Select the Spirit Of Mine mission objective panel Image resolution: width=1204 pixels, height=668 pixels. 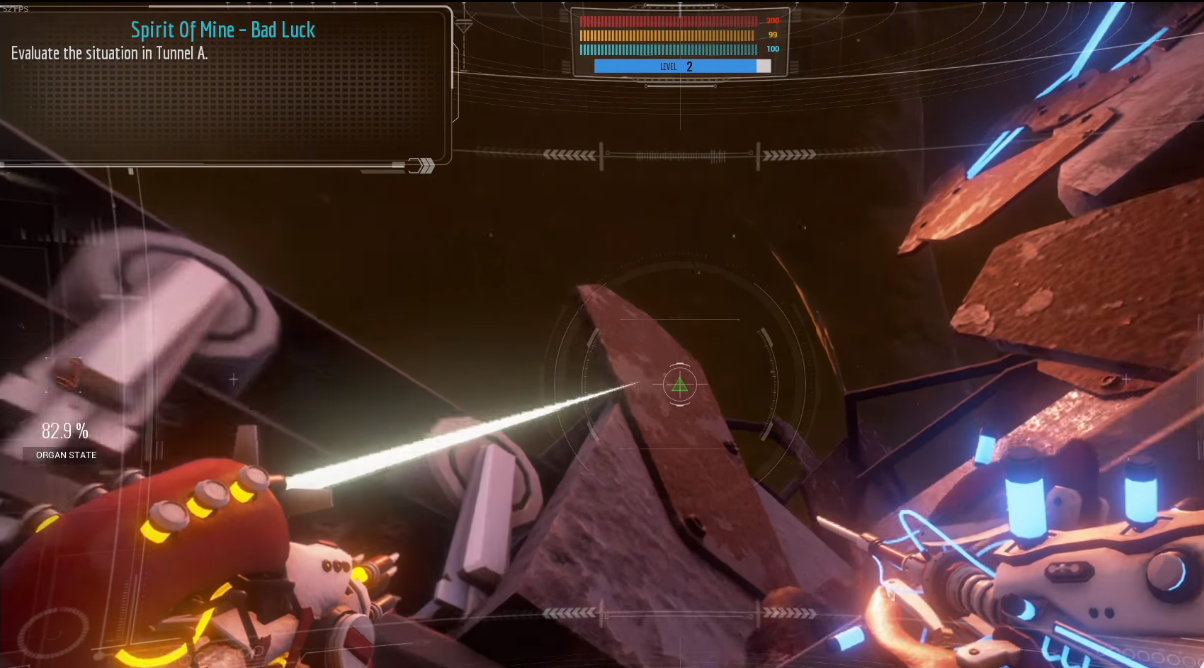224,83
